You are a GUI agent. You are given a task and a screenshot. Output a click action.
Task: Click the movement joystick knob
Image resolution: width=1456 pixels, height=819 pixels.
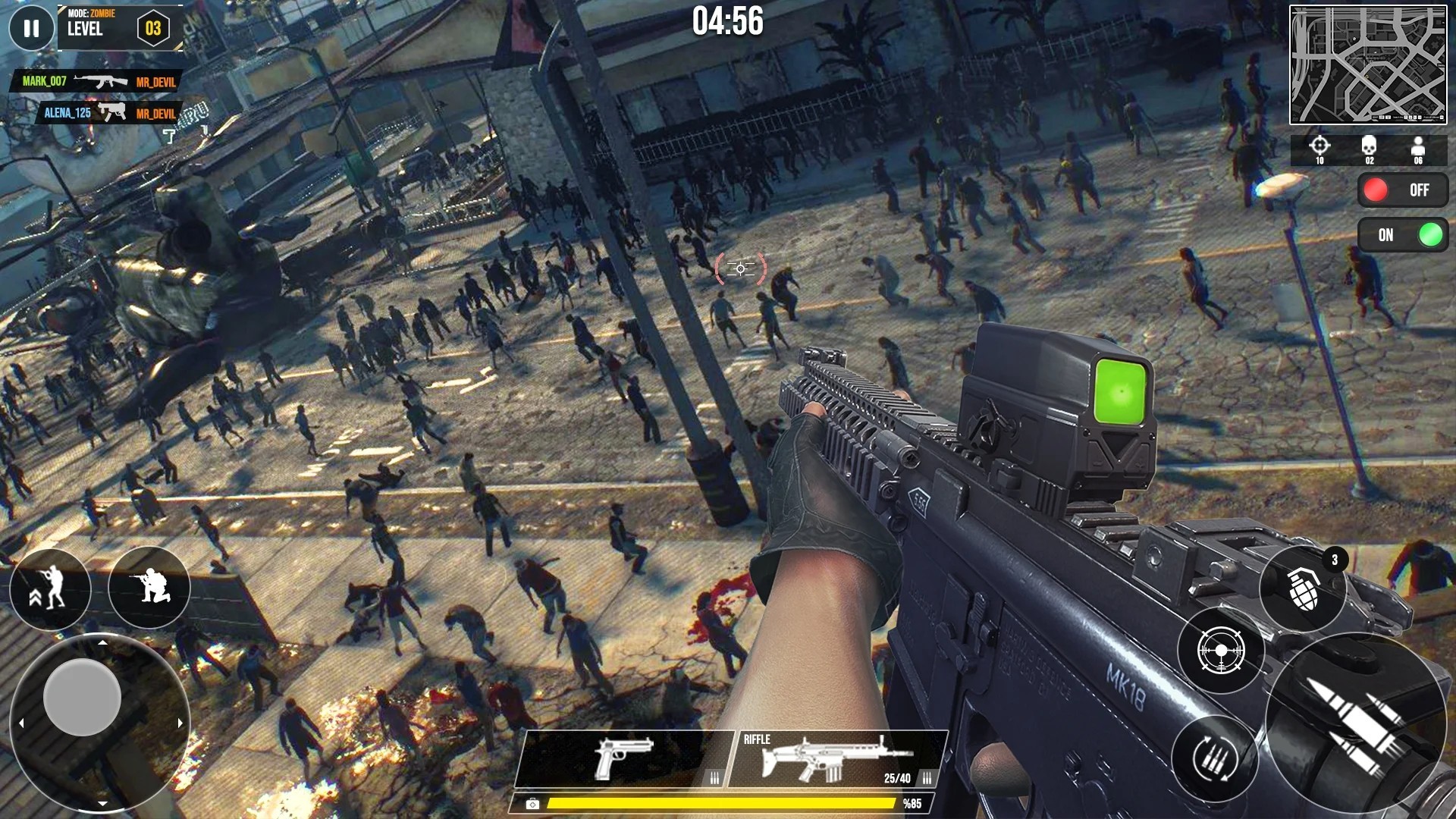[82, 697]
